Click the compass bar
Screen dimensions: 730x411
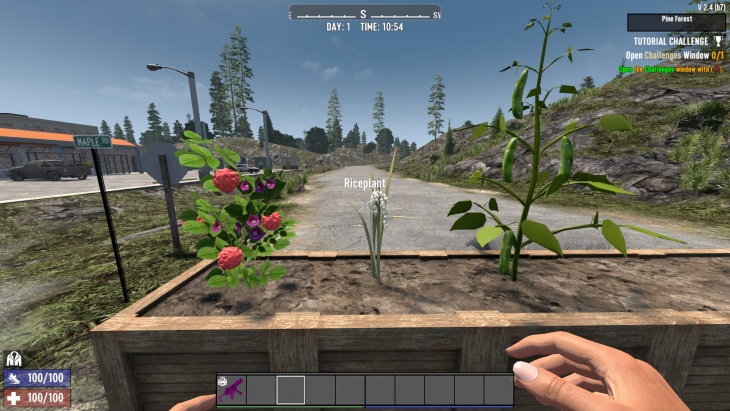365,13
